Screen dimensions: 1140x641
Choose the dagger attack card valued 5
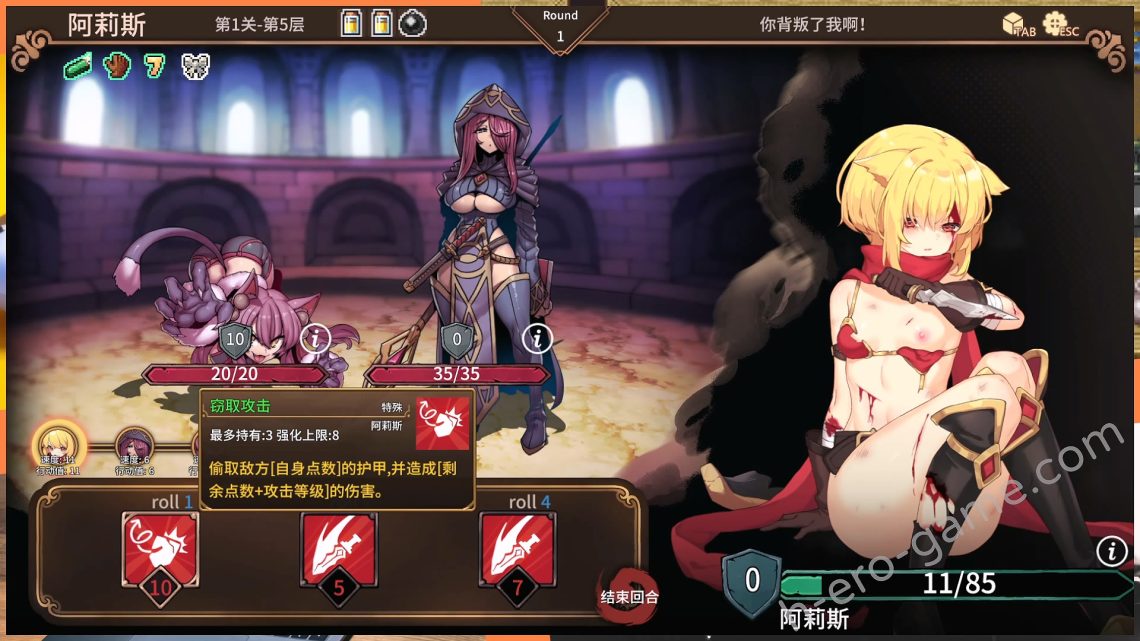pyautogui.click(x=338, y=549)
